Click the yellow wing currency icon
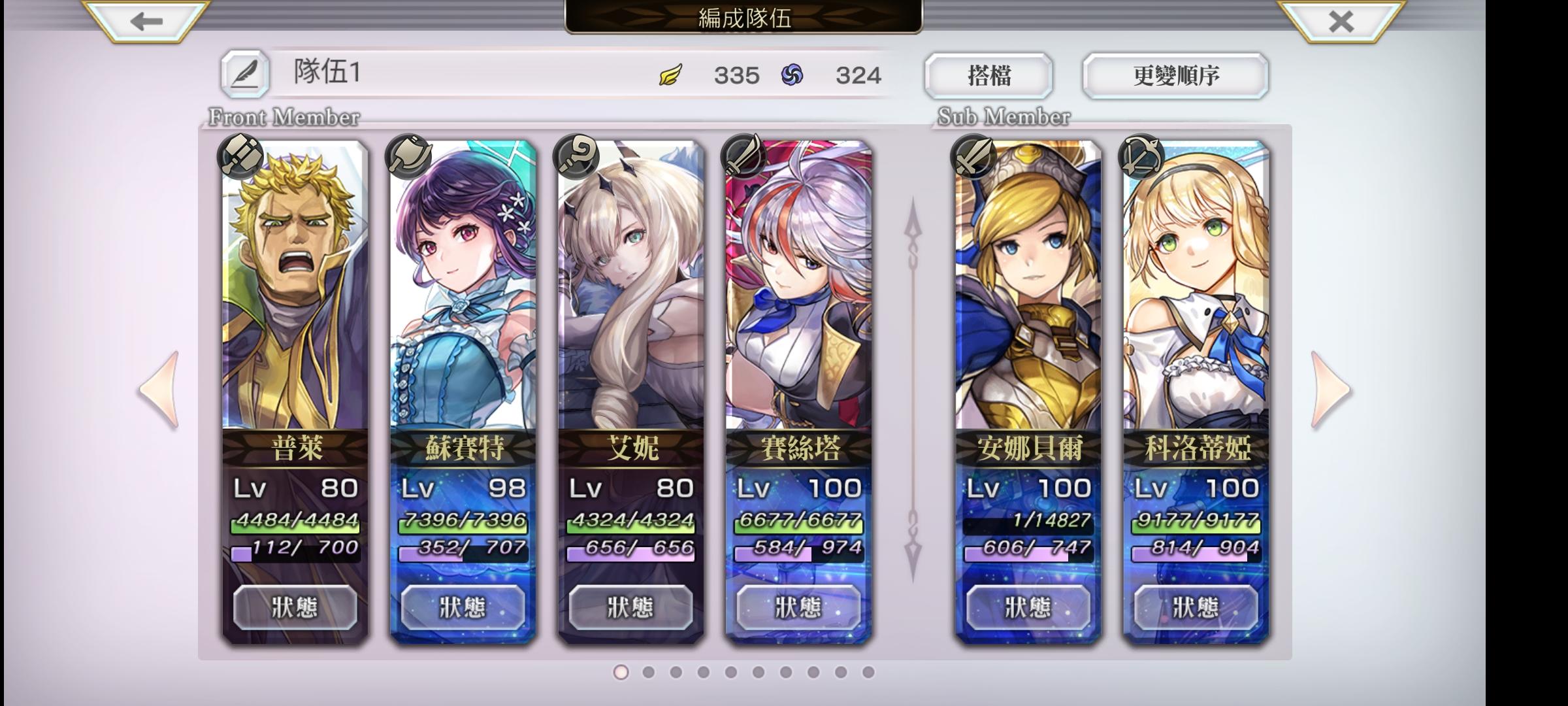The width and height of the screenshot is (1568, 706). tap(670, 75)
